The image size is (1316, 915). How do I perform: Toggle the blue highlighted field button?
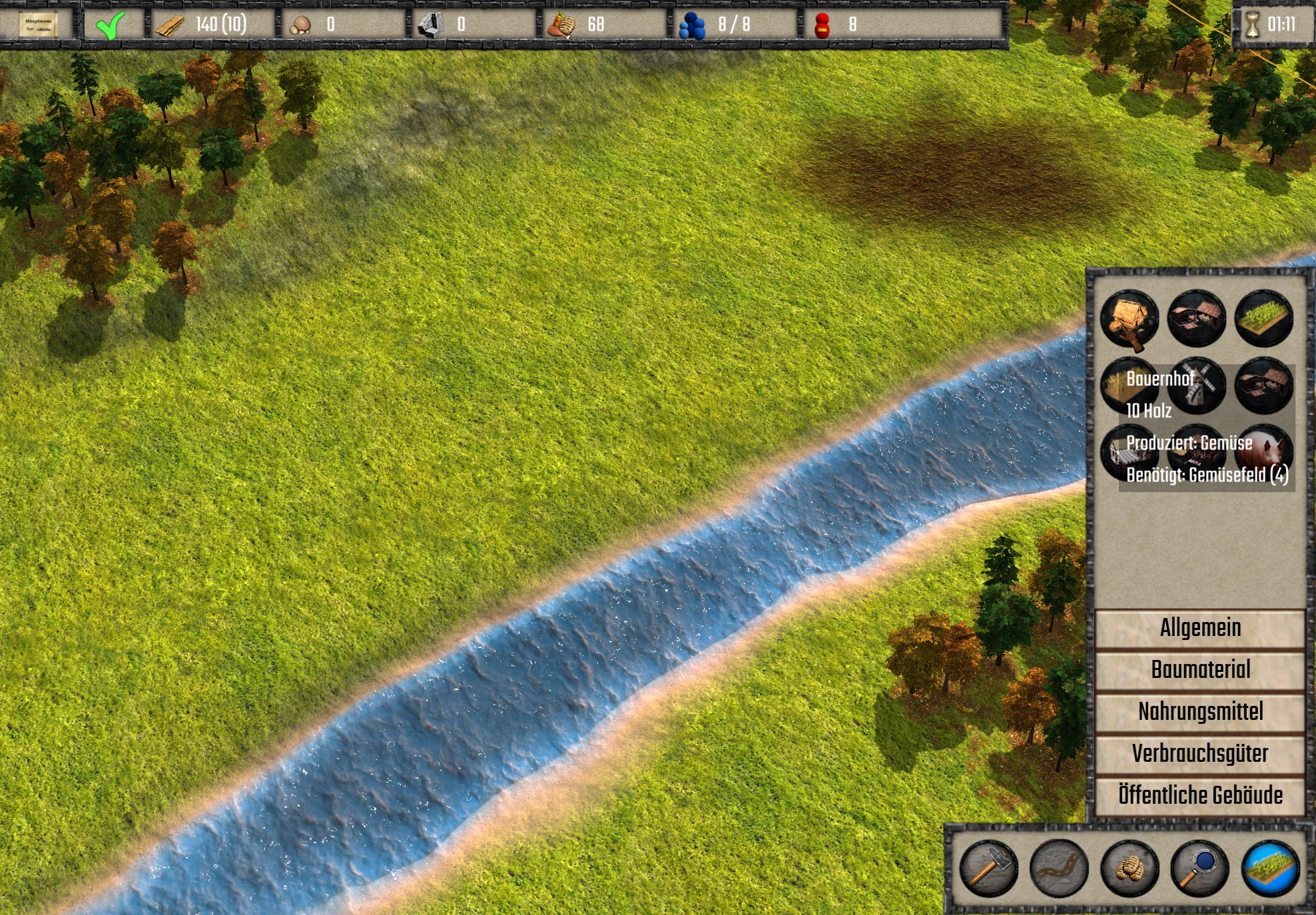coord(1270,868)
